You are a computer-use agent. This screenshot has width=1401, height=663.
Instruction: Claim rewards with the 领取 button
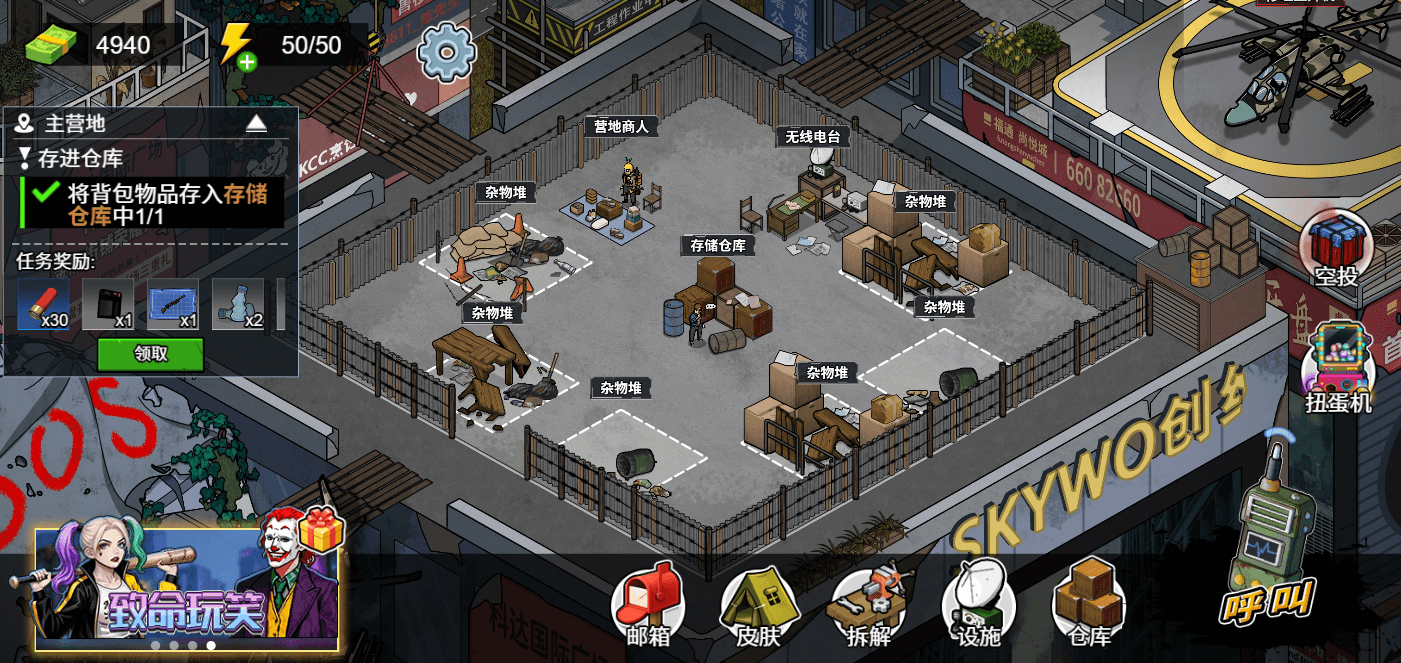(150, 354)
